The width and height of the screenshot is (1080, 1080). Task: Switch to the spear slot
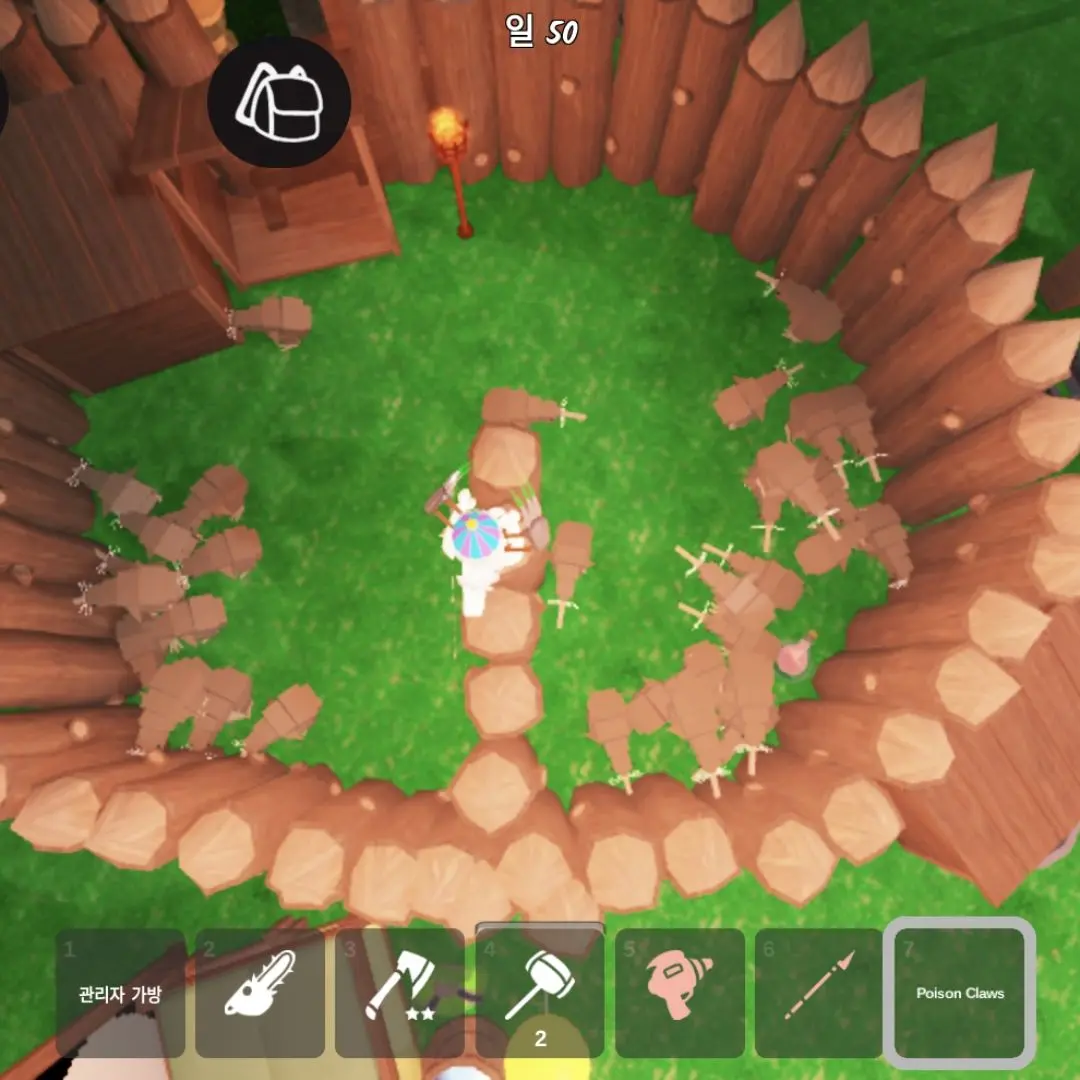click(x=820, y=993)
